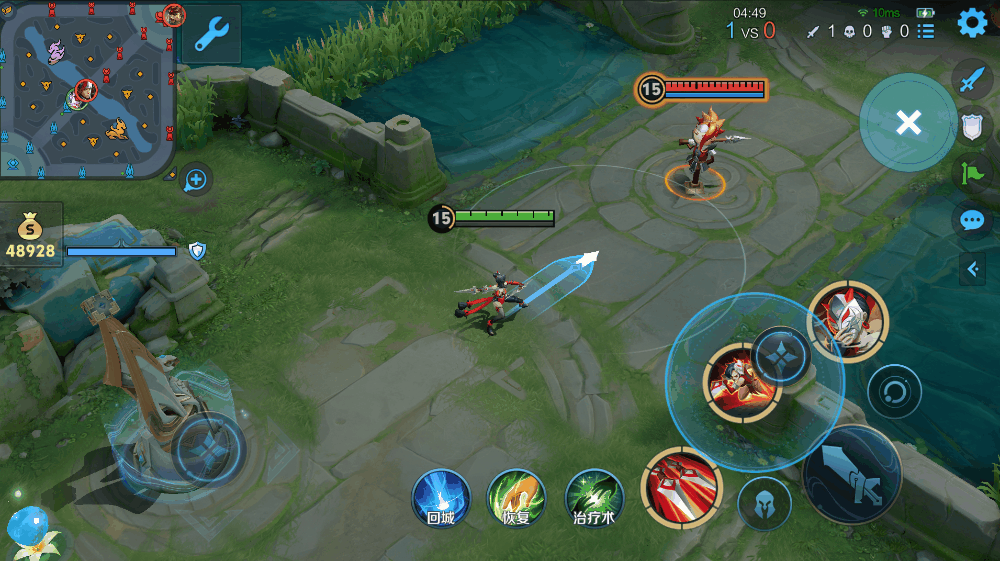Click the minimap magnifier zoom button
1000x561 pixels.
pos(196,180)
